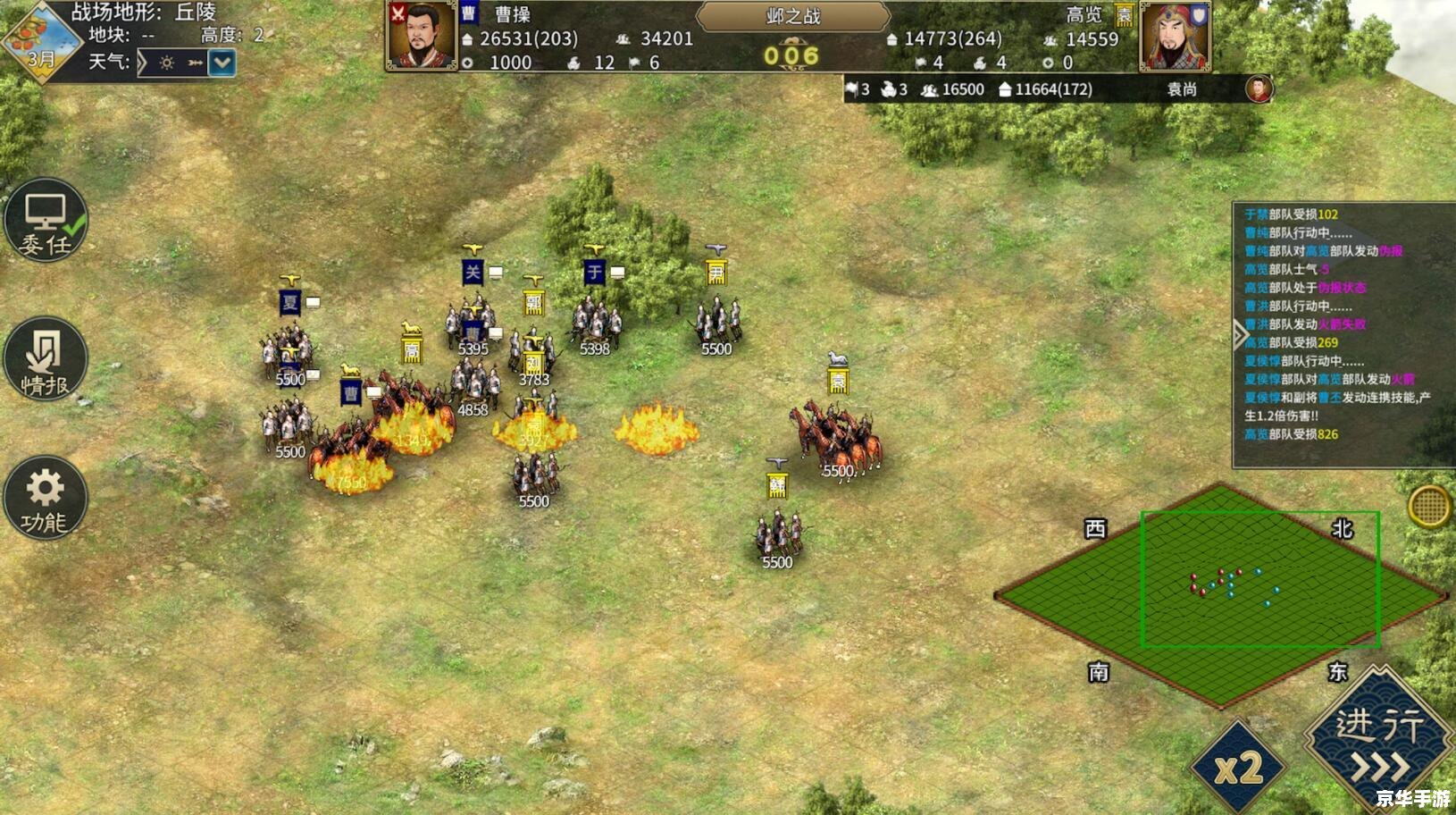Collapse the battle log panel arrow
This screenshot has width=1456, height=815.
tap(1240, 335)
